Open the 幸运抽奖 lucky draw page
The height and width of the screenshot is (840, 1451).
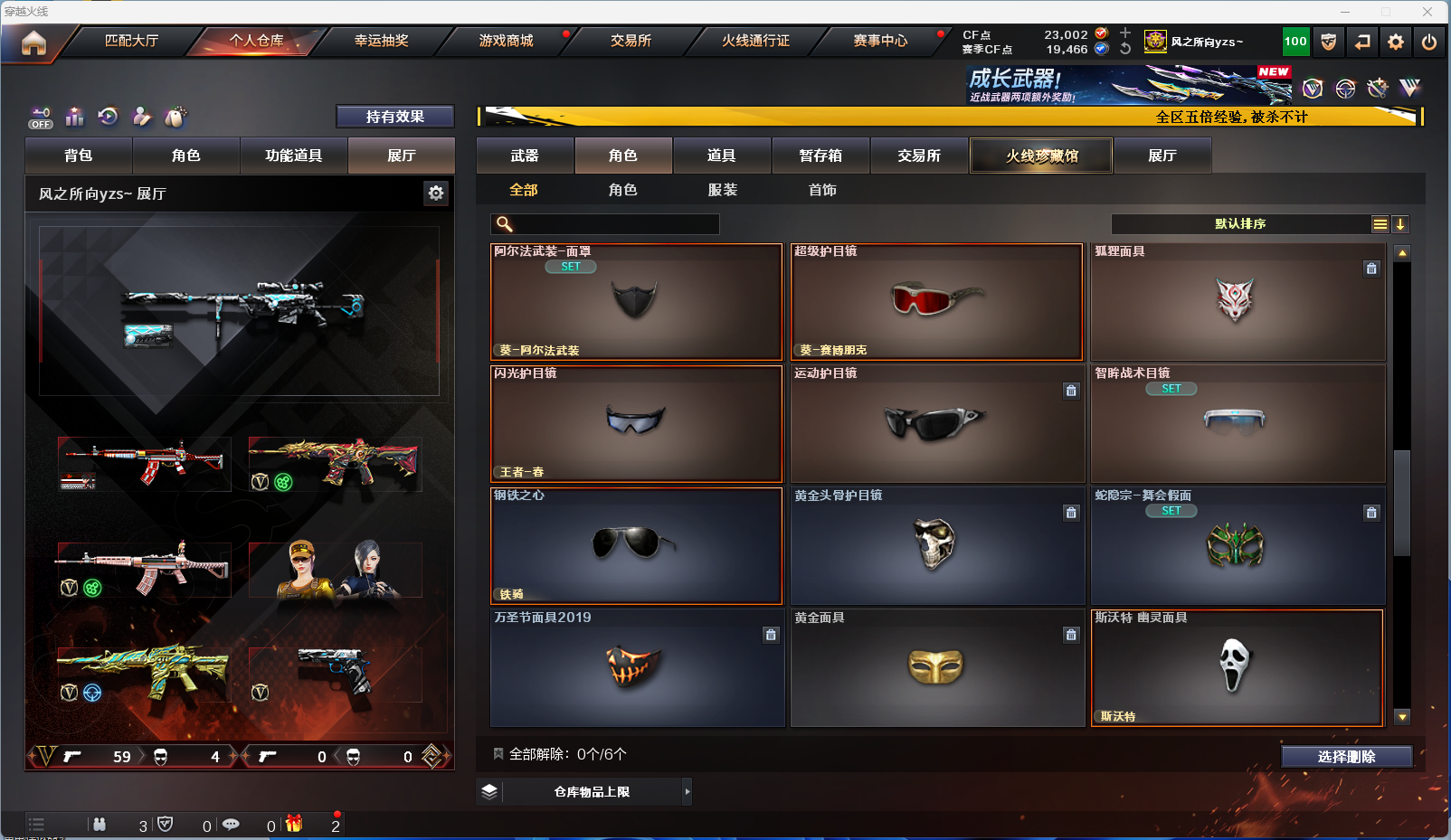[x=381, y=41]
